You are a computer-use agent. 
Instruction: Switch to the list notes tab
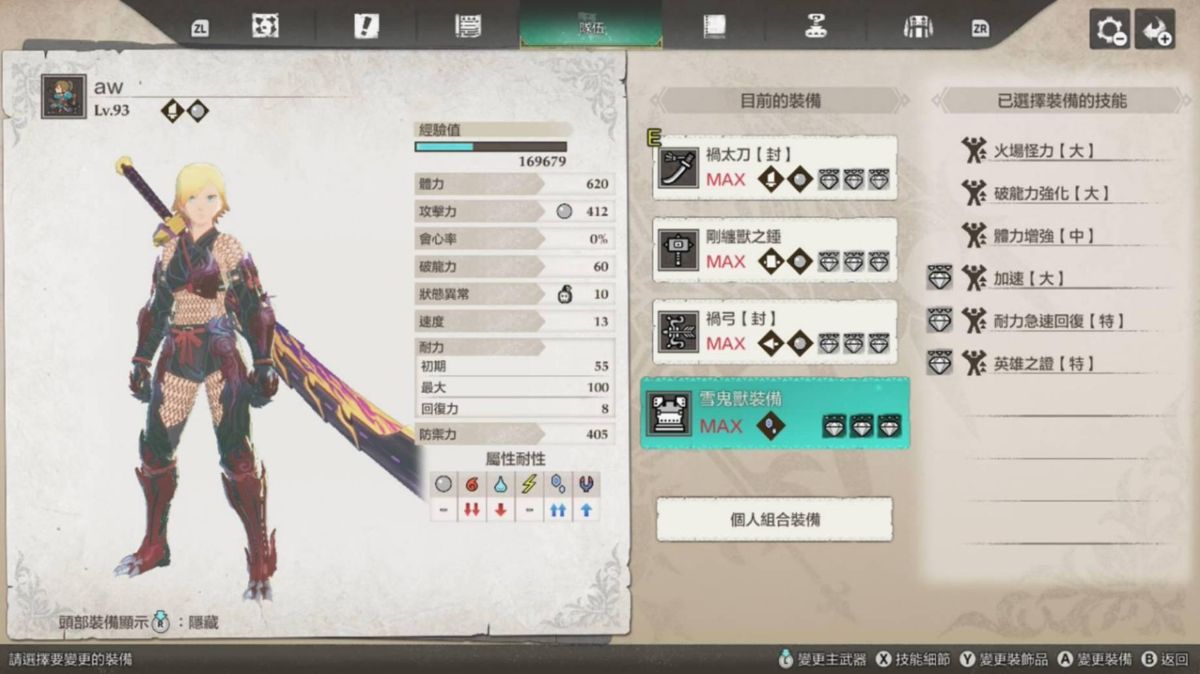click(467, 27)
